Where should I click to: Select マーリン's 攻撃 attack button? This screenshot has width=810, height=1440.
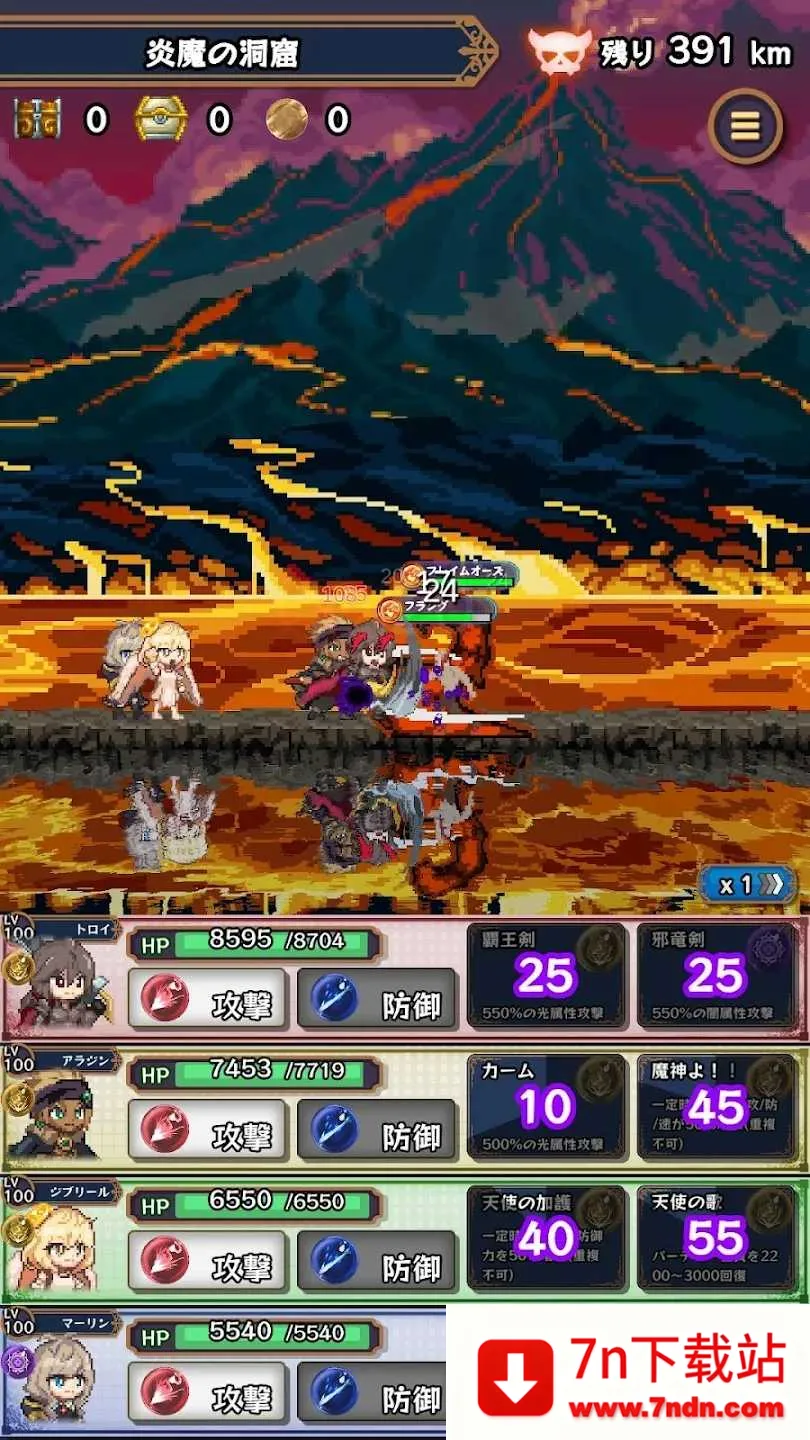(x=208, y=1394)
